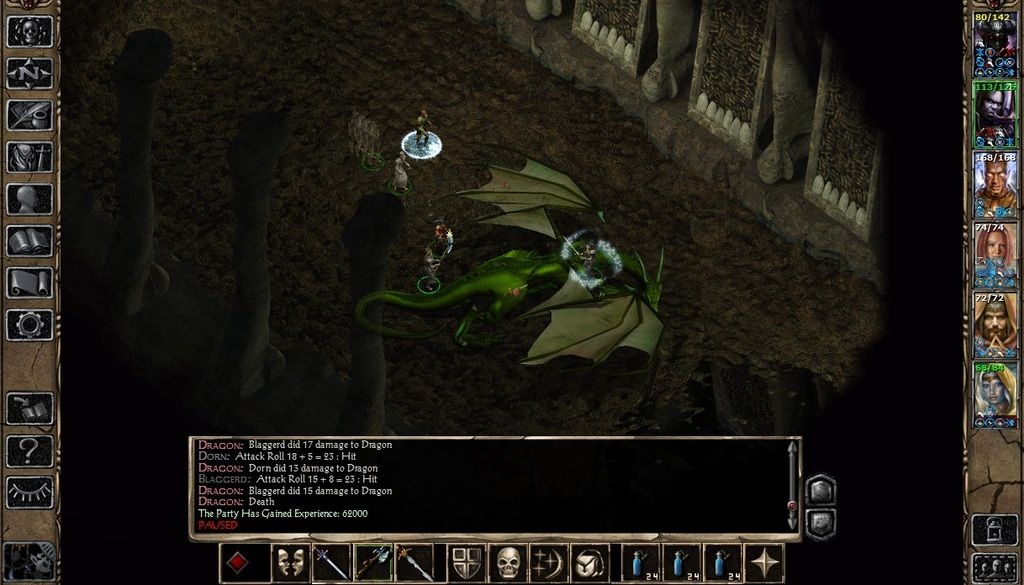
Task: Toggle the eye-shaped hide interface button
Action: [29, 492]
